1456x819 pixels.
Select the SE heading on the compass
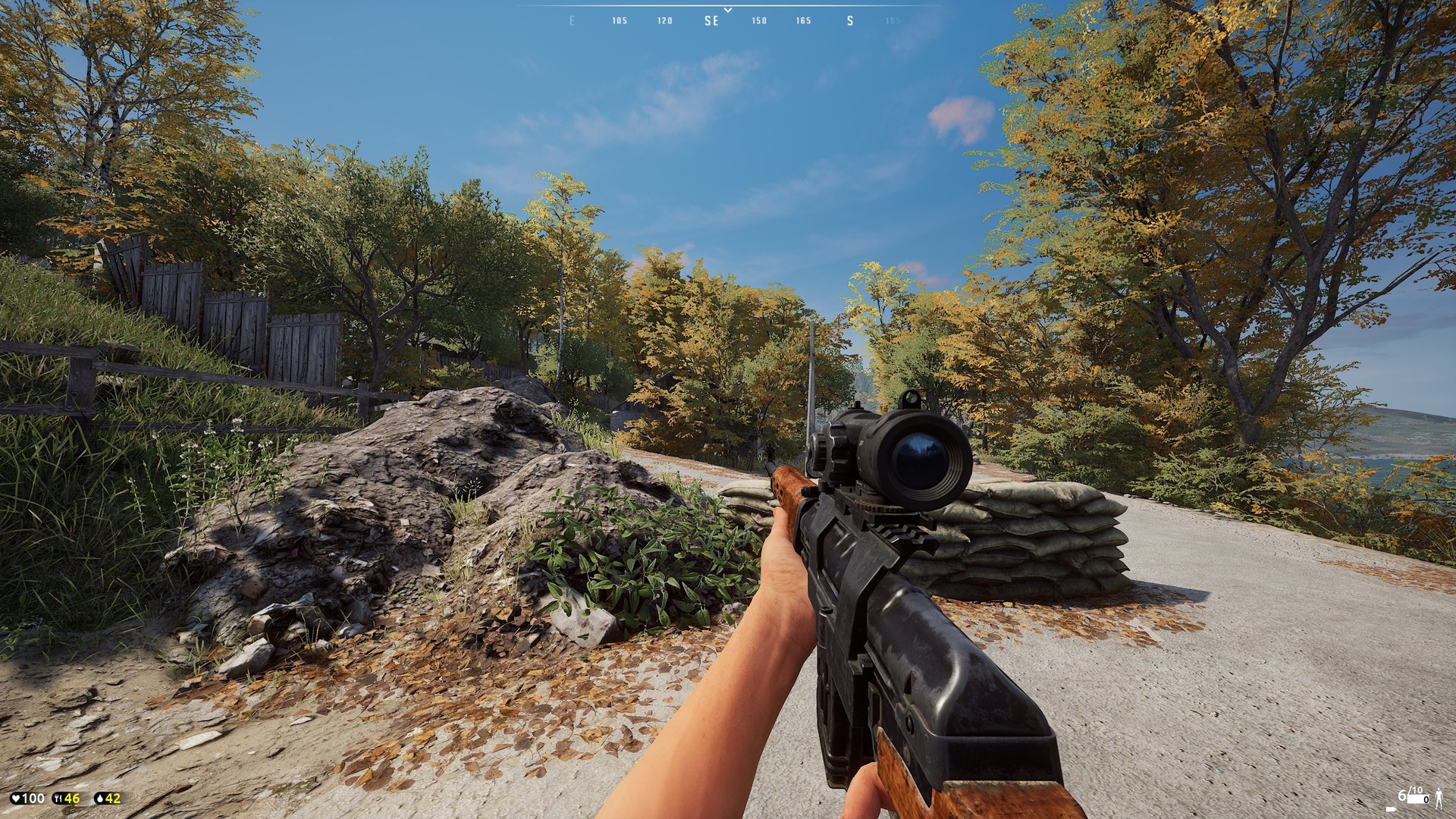pyautogui.click(x=711, y=21)
